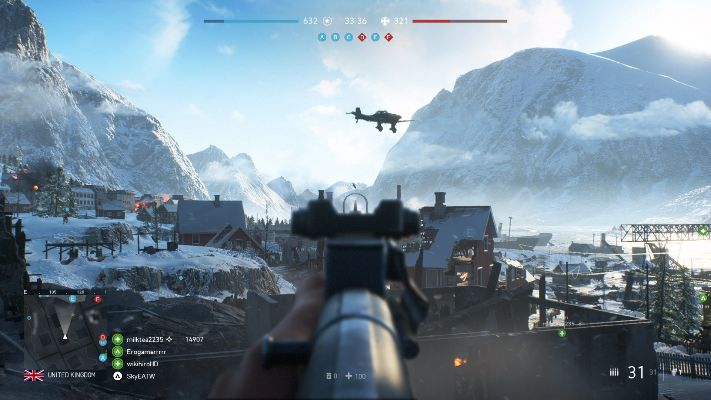The height and width of the screenshot is (400, 711).
Task: Select squad member wikihiroHD
Action: pyautogui.click(x=140, y=363)
